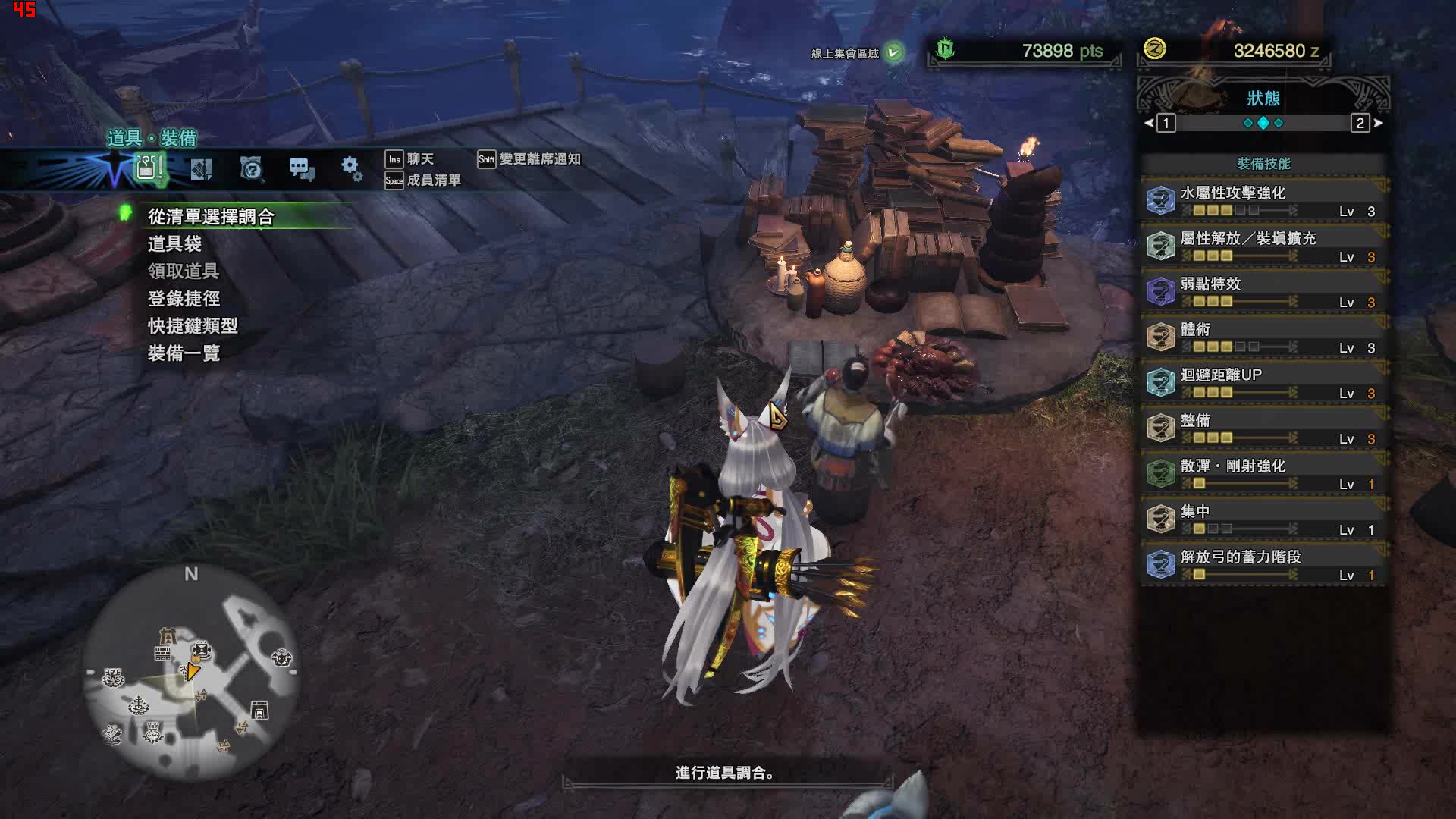Select the 集中 skill row

1263,519
